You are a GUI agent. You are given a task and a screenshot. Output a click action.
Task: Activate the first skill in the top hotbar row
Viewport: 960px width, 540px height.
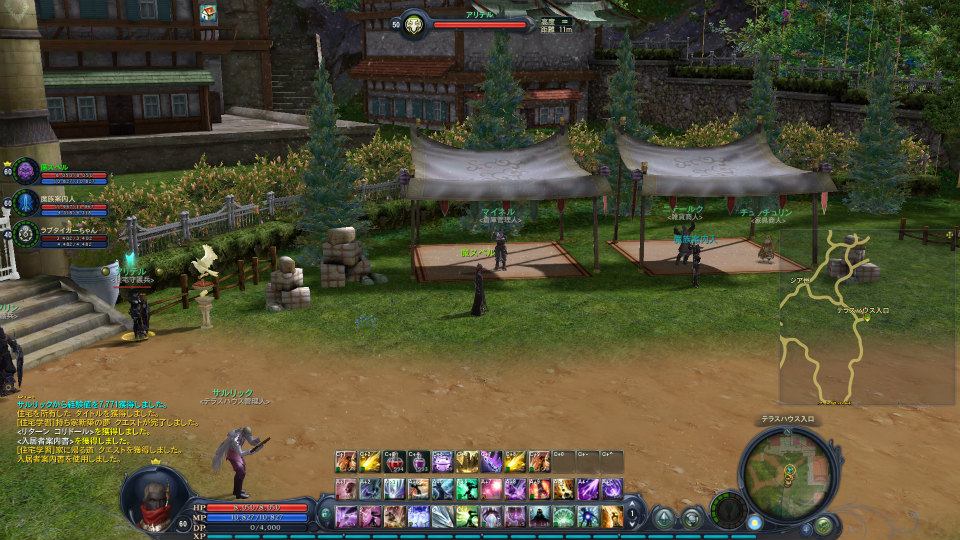(346, 462)
